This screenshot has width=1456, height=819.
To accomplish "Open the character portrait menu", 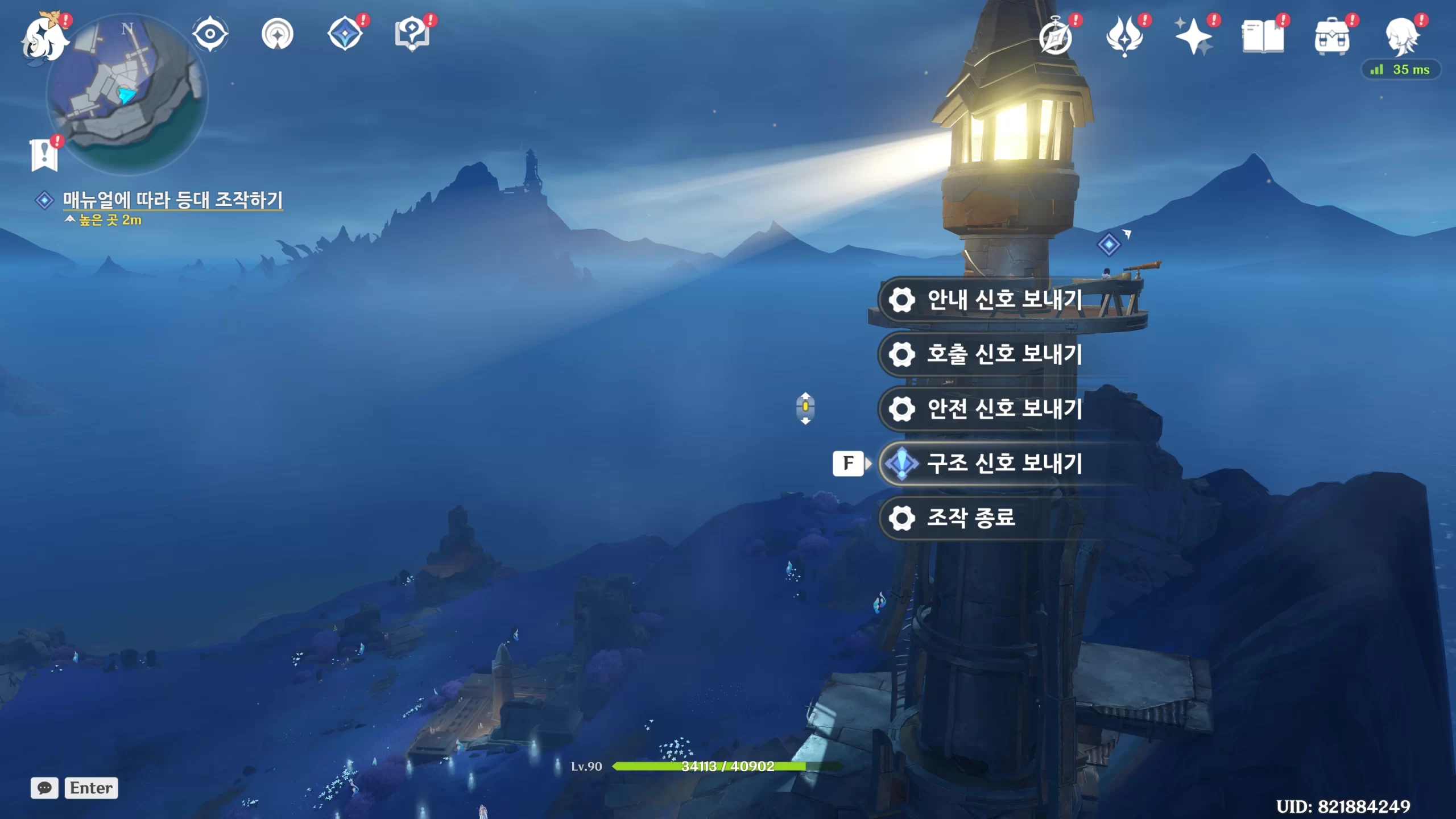I will [x=1401, y=36].
